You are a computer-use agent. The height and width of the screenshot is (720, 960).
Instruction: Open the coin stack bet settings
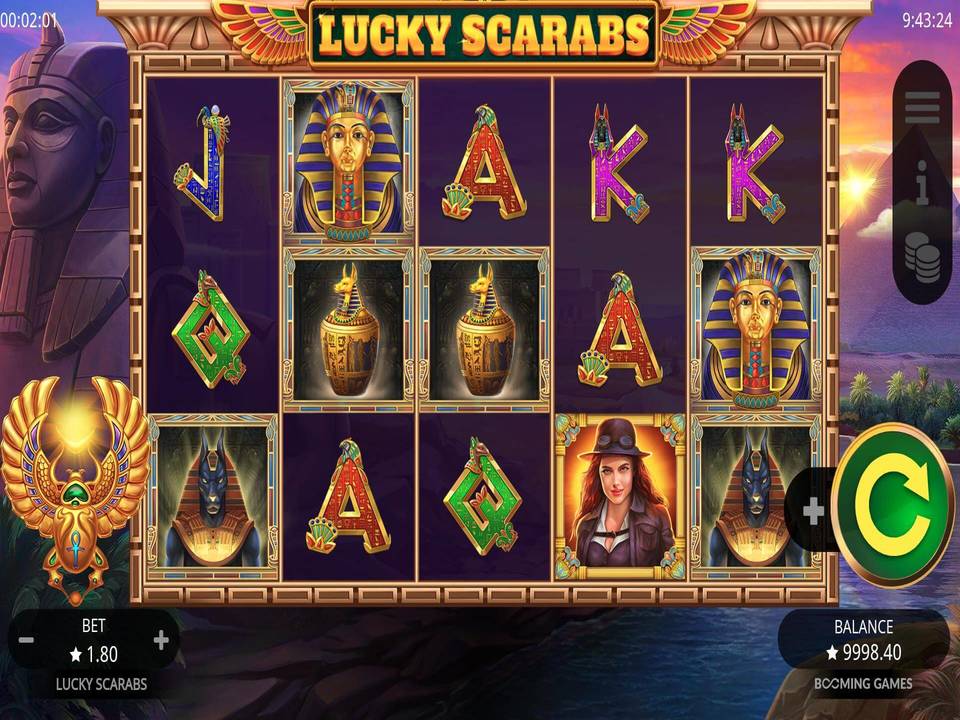pyautogui.click(x=922, y=257)
